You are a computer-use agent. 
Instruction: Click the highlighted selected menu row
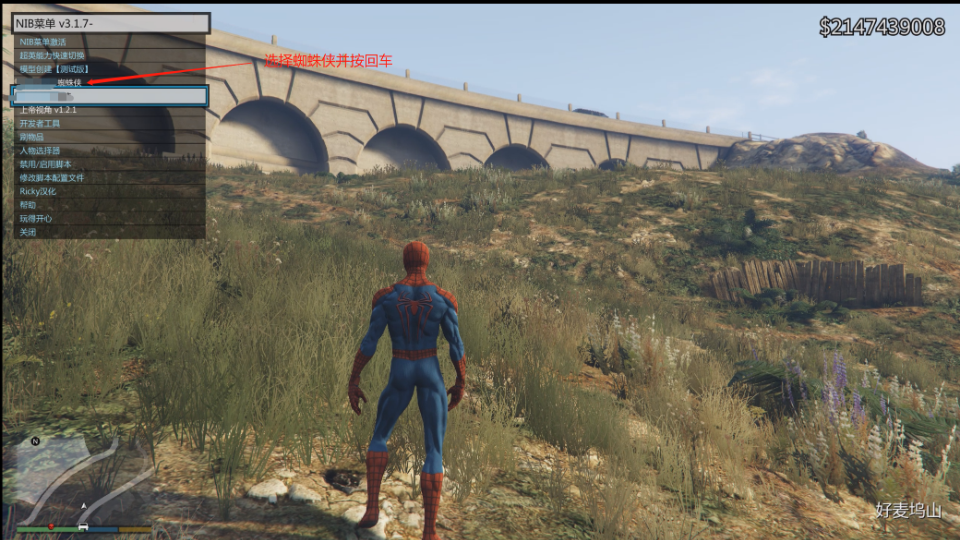click(x=108, y=96)
